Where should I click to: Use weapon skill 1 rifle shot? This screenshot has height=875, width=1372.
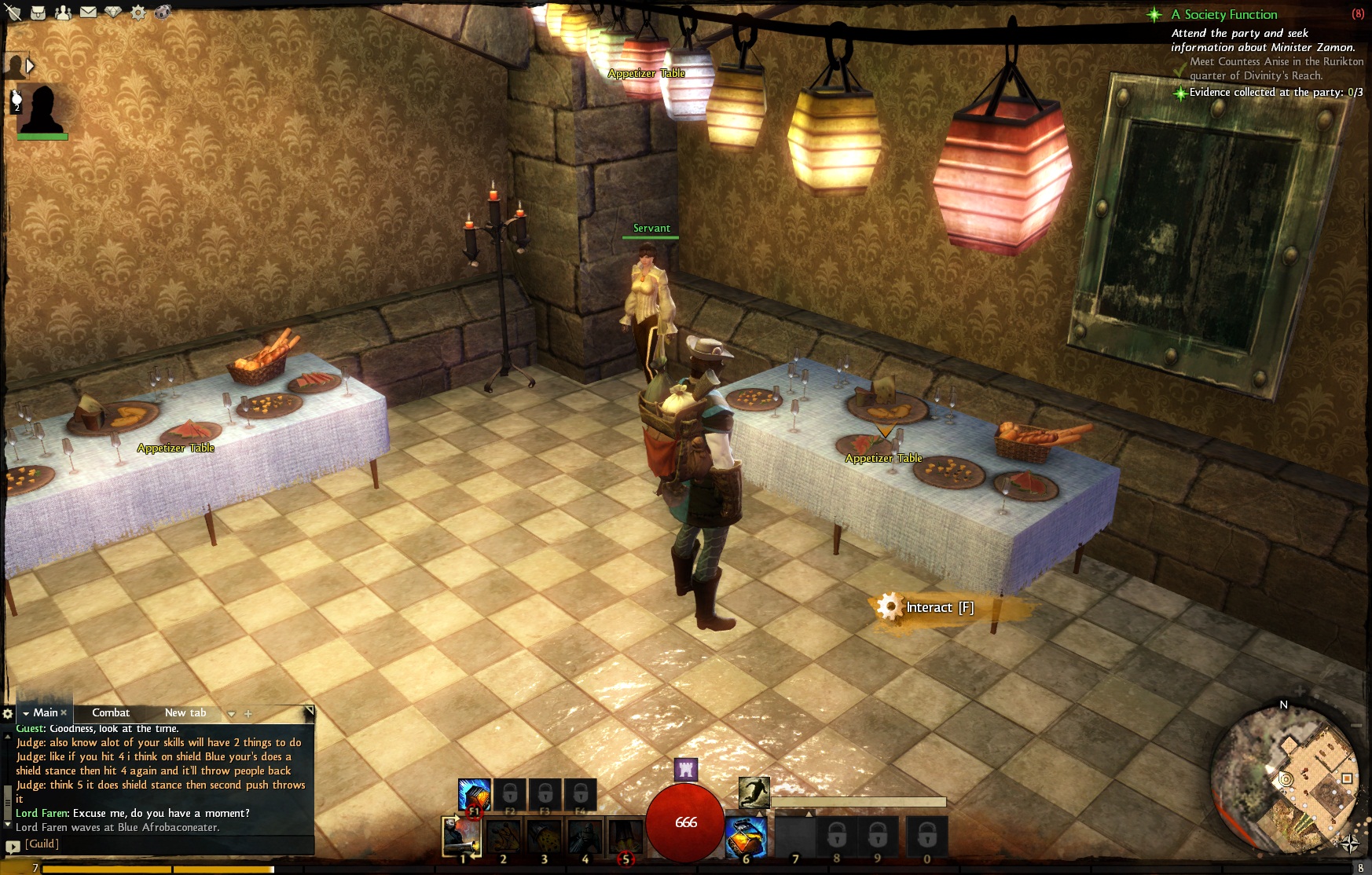462,836
